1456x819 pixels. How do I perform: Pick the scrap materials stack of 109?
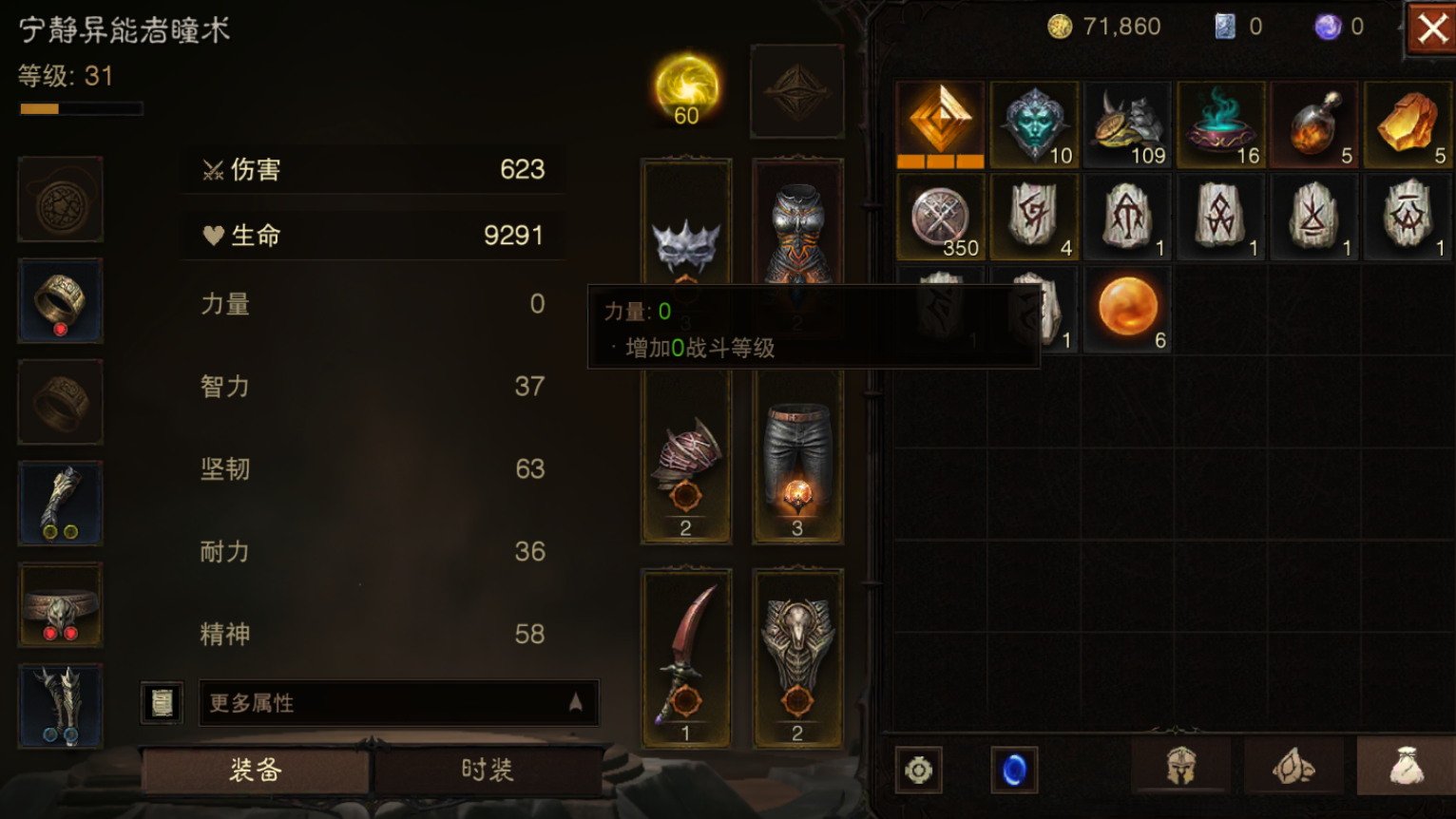[1128, 124]
